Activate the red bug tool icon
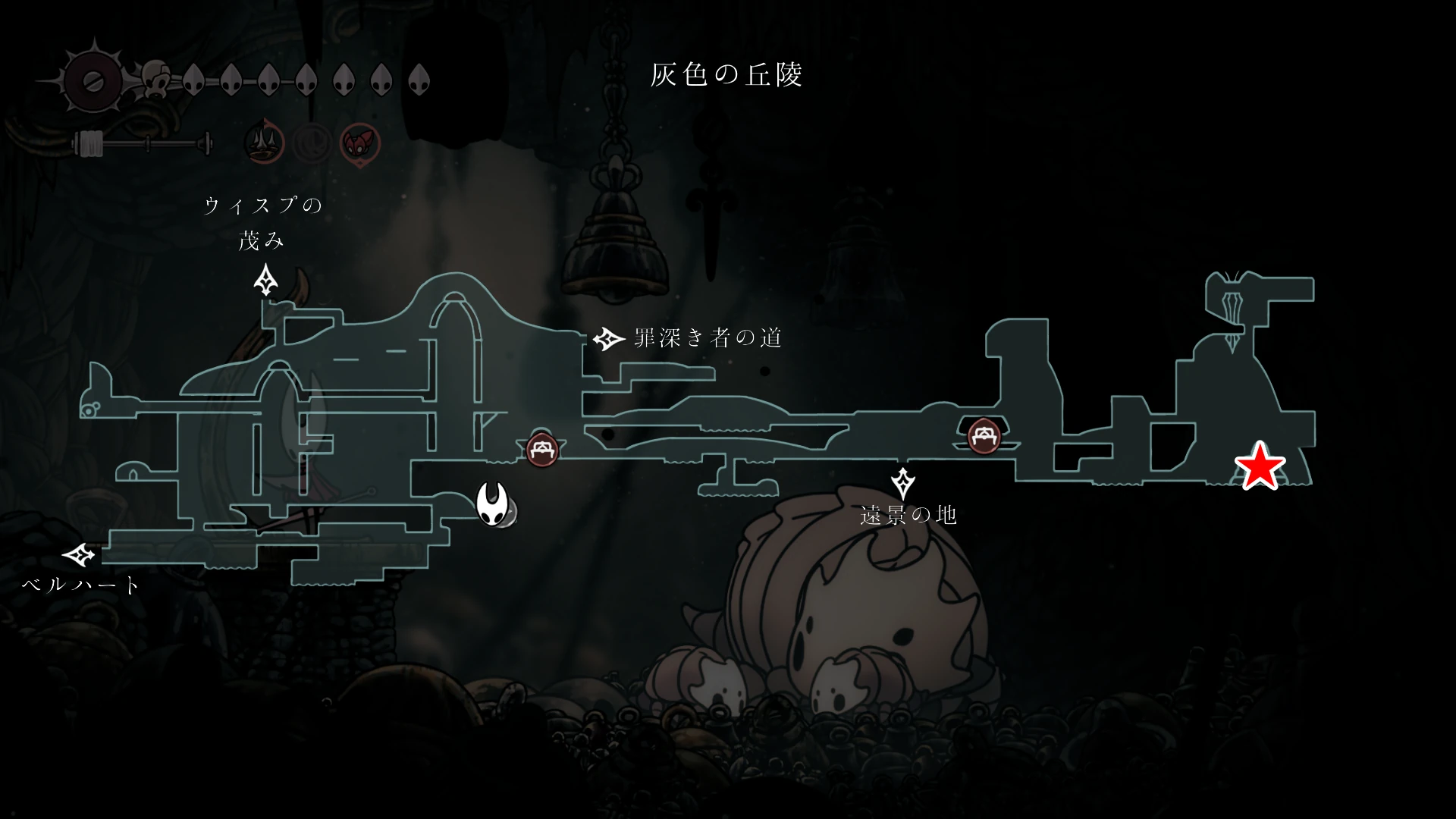 (x=359, y=142)
